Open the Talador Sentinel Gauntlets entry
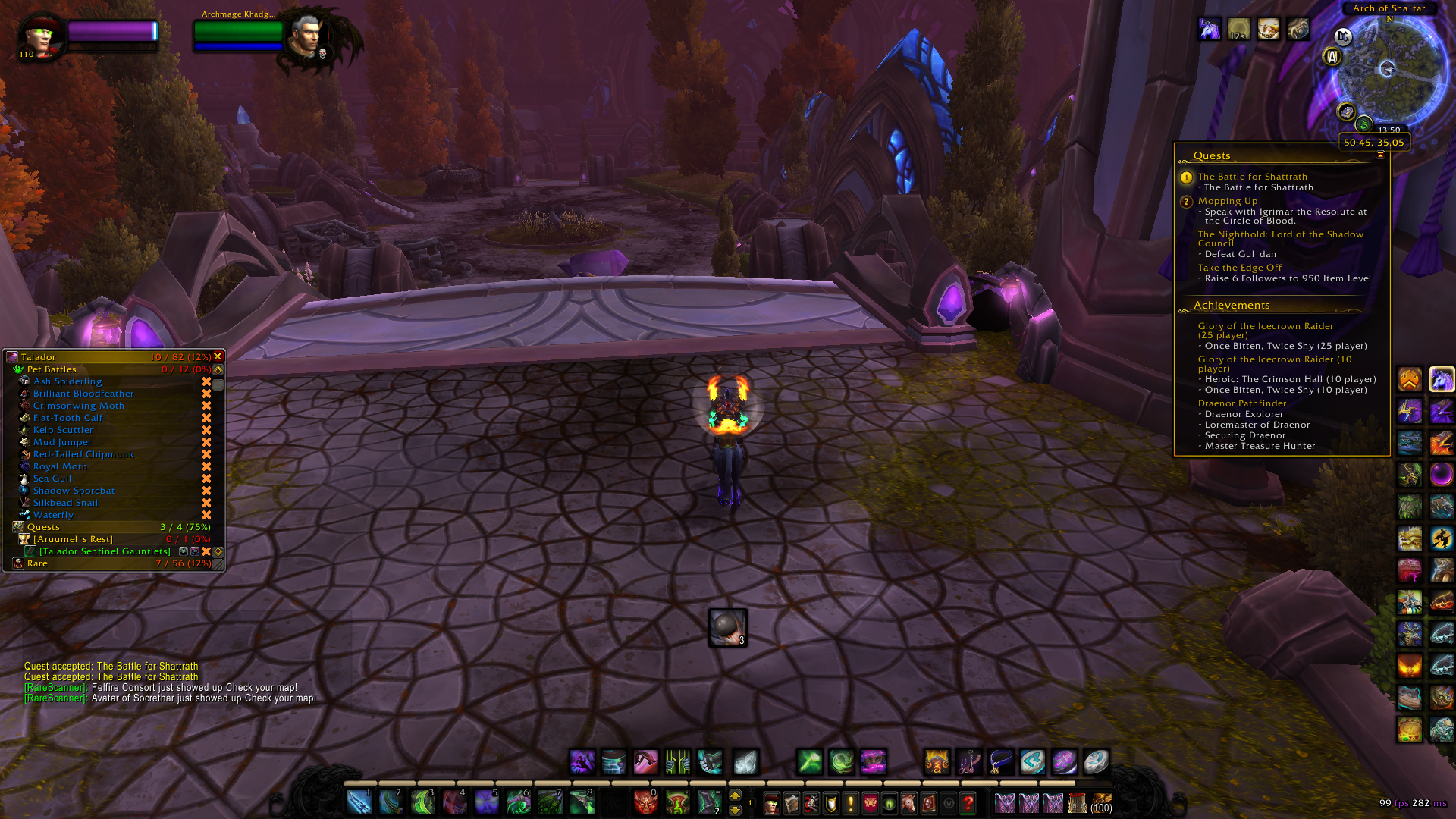The height and width of the screenshot is (819, 1456). pos(105,551)
